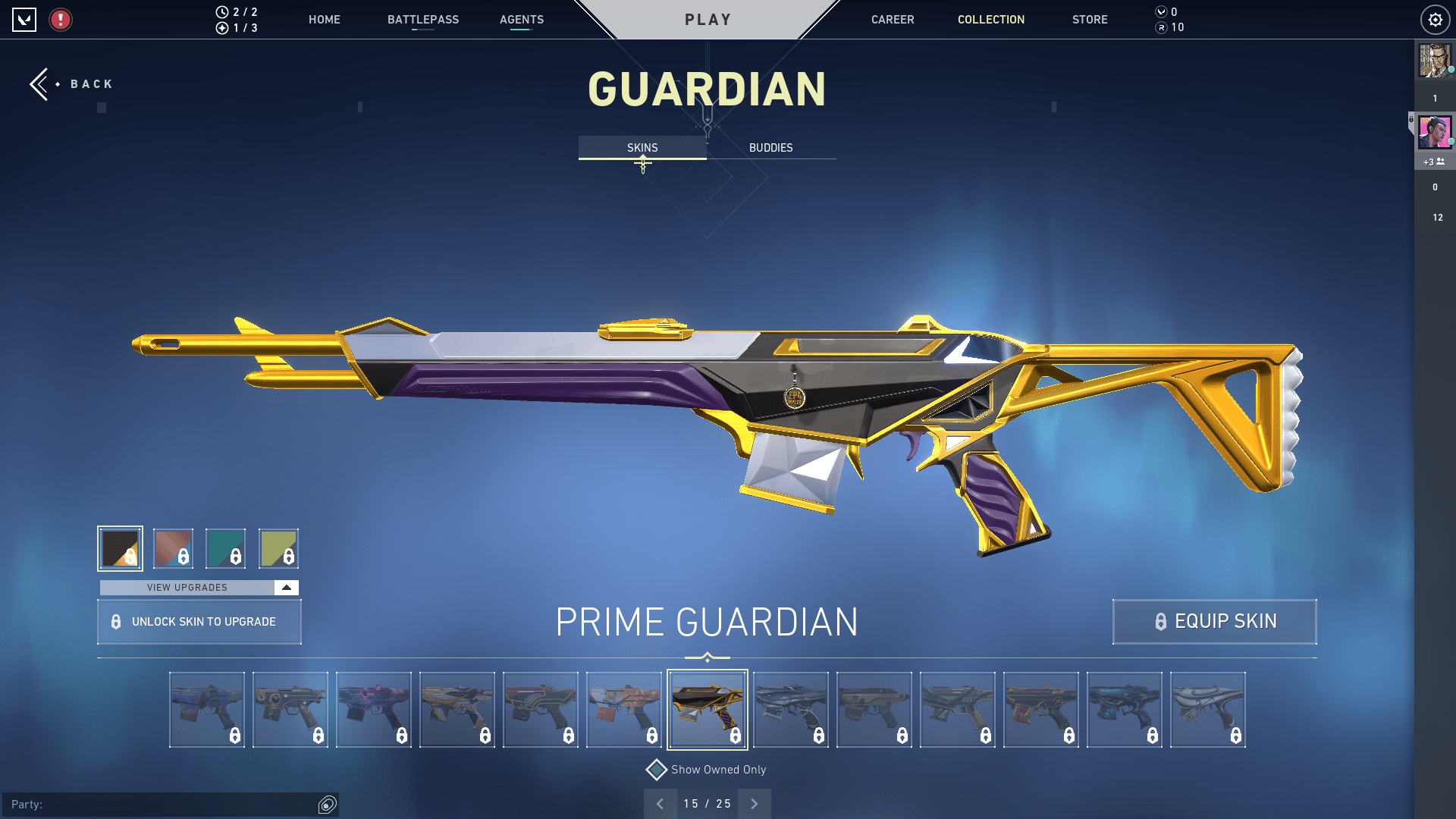
Task: Select the yellow variant swatch
Action: [x=279, y=548]
